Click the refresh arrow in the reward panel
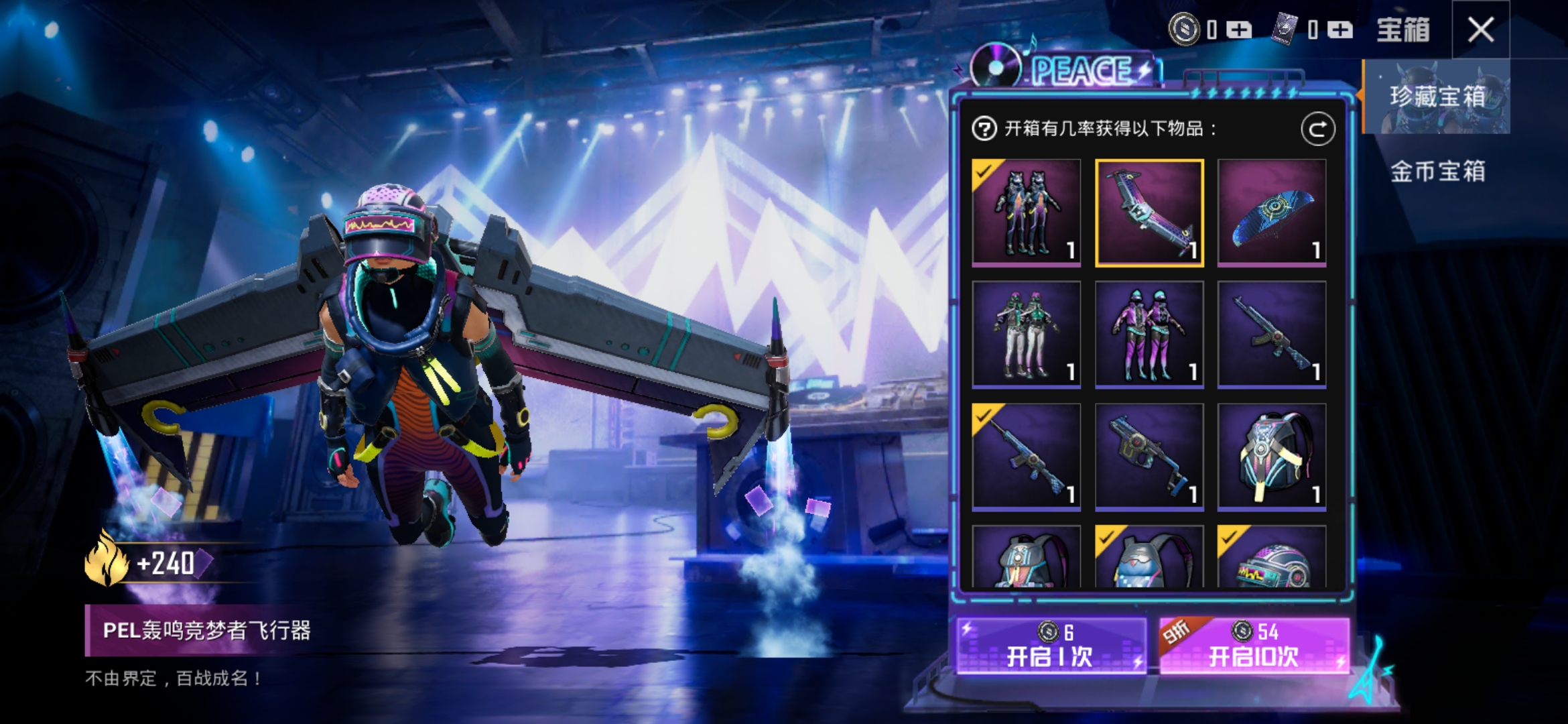This screenshot has height=724, width=1568. pyautogui.click(x=1317, y=129)
